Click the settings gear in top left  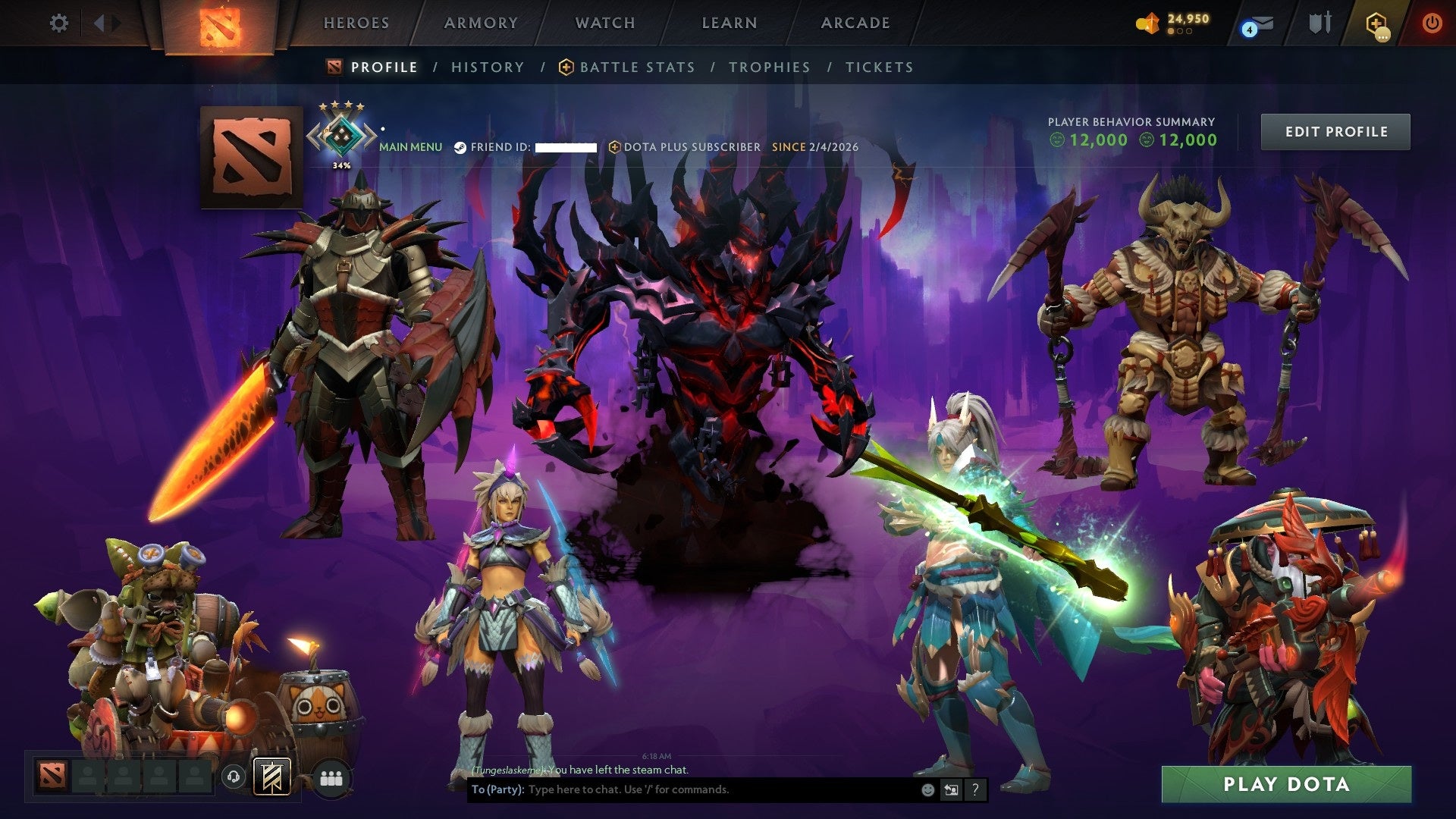58,23
